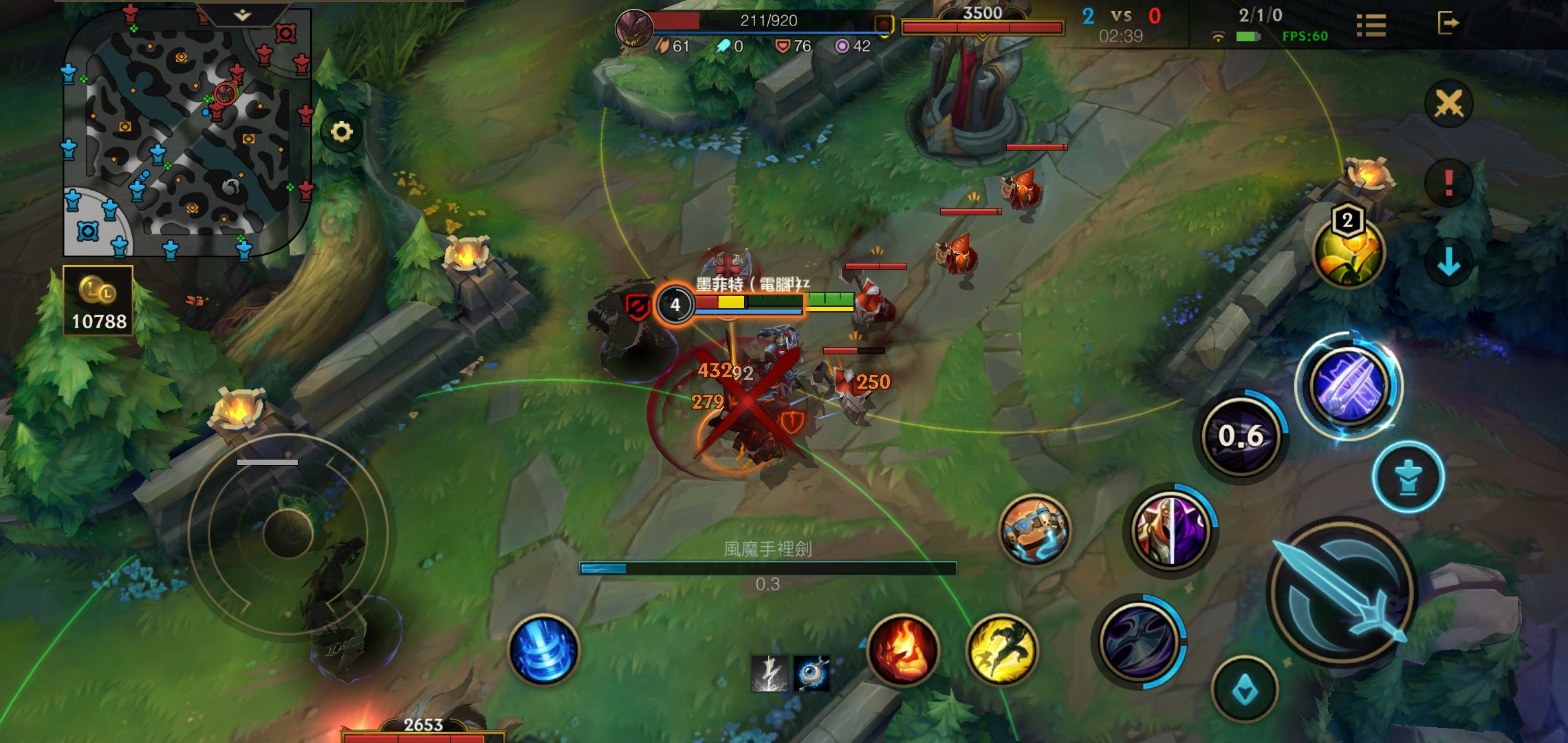Tap the exit game icon
1568x743 pixels.
pos(1448,23)
